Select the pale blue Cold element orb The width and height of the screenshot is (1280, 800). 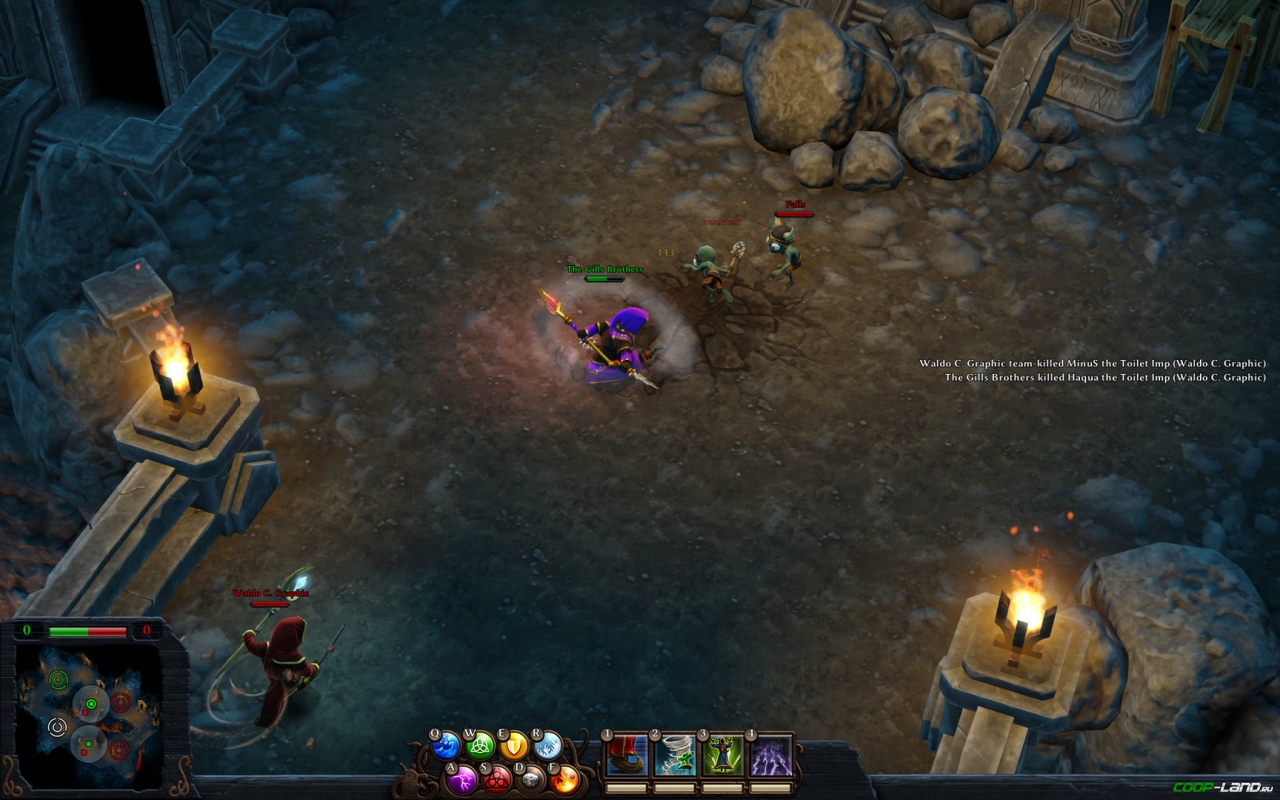548,745
